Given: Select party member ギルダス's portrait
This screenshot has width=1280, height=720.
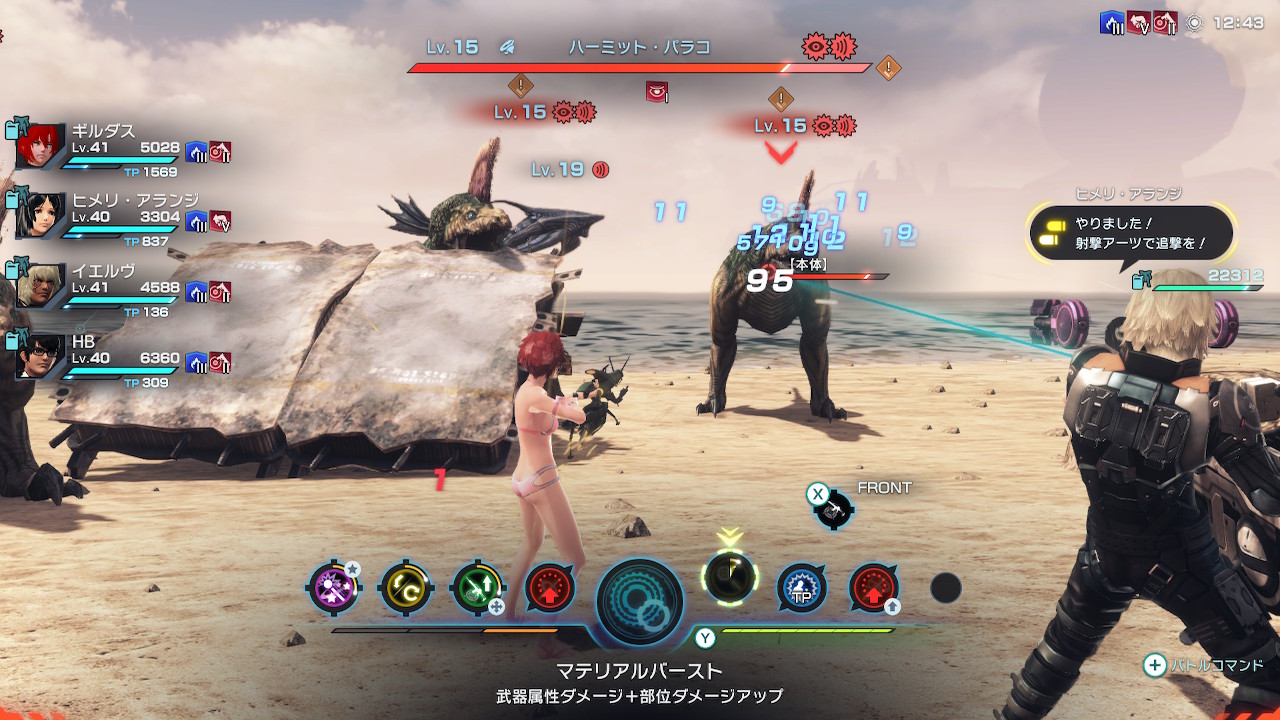Looking at the screenshot, I should pyautogui.click(x=41, y=147).
